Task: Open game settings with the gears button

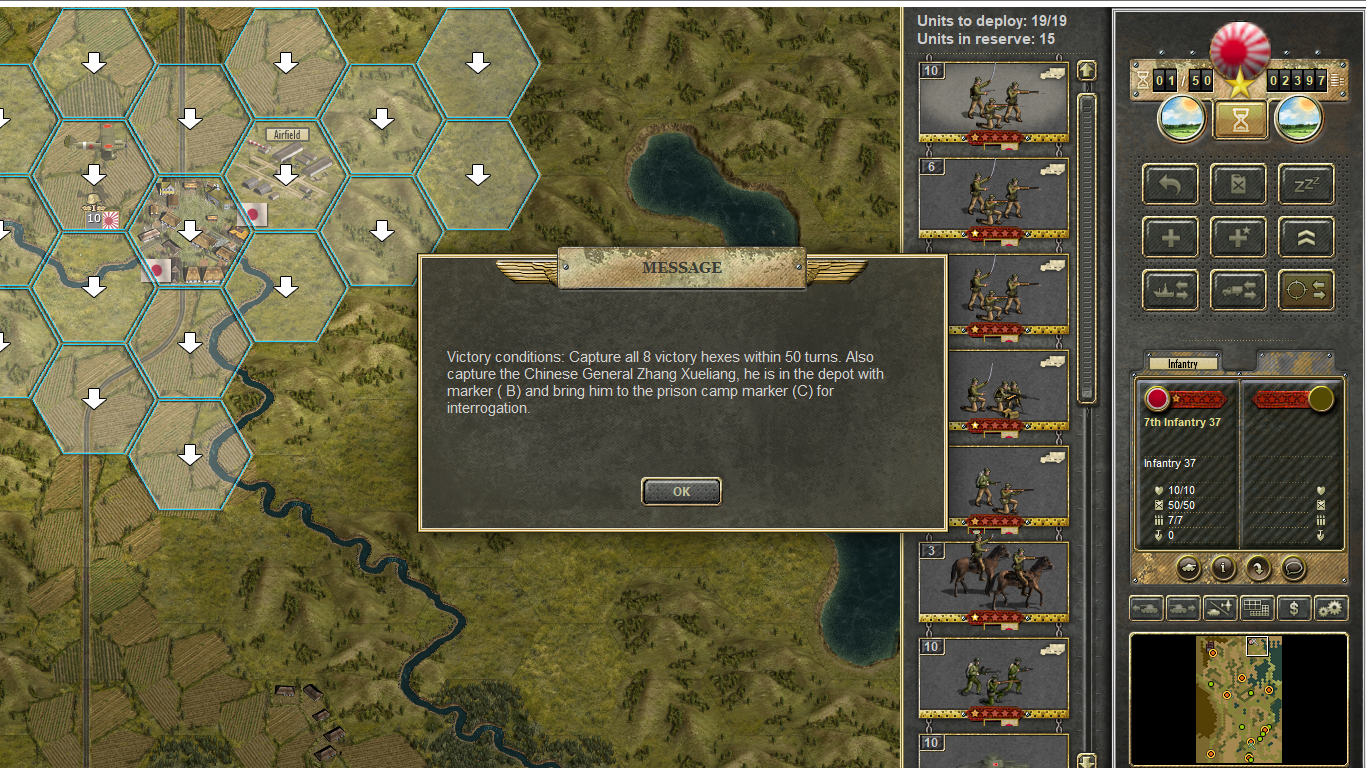Action: click(1331, 607)
